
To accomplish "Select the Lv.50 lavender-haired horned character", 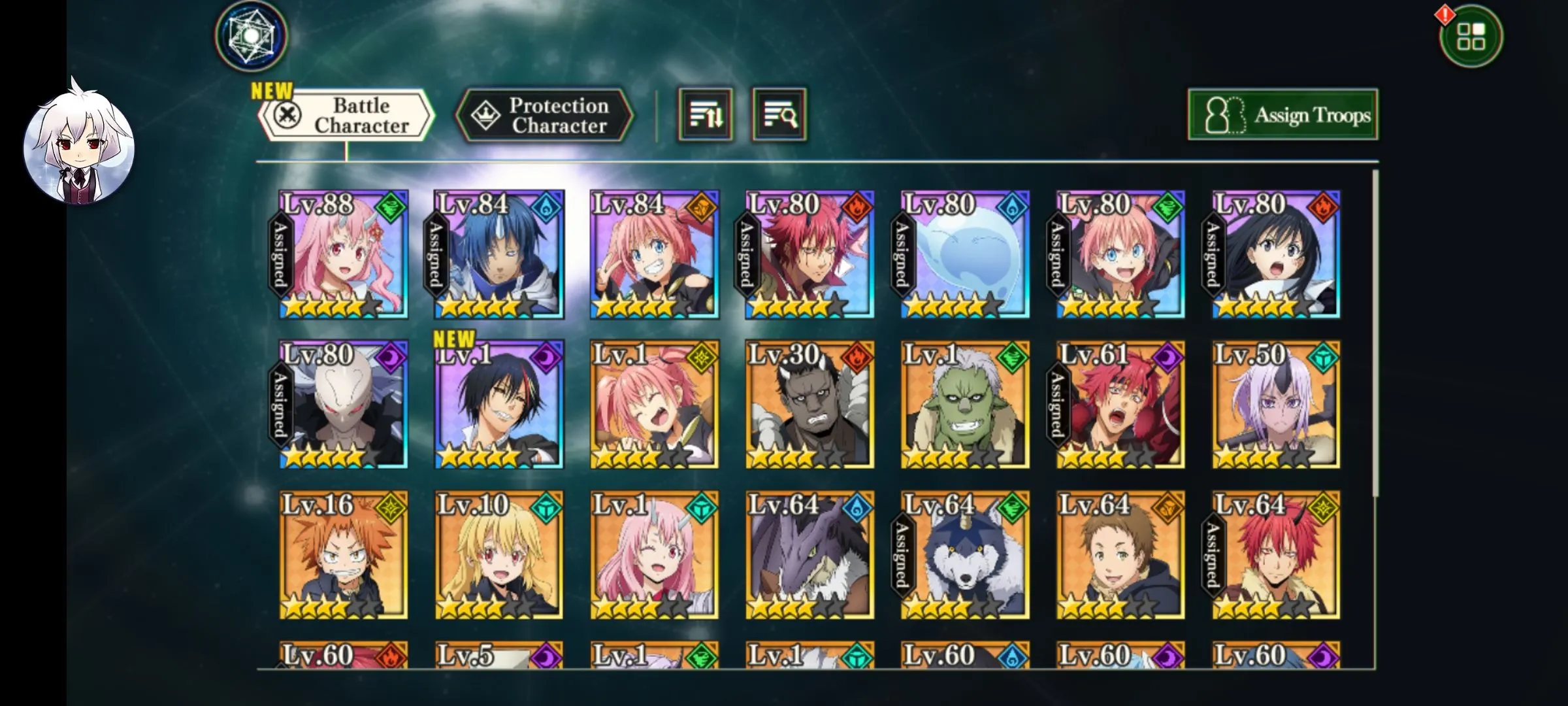I will click(x=1277, y=405).
